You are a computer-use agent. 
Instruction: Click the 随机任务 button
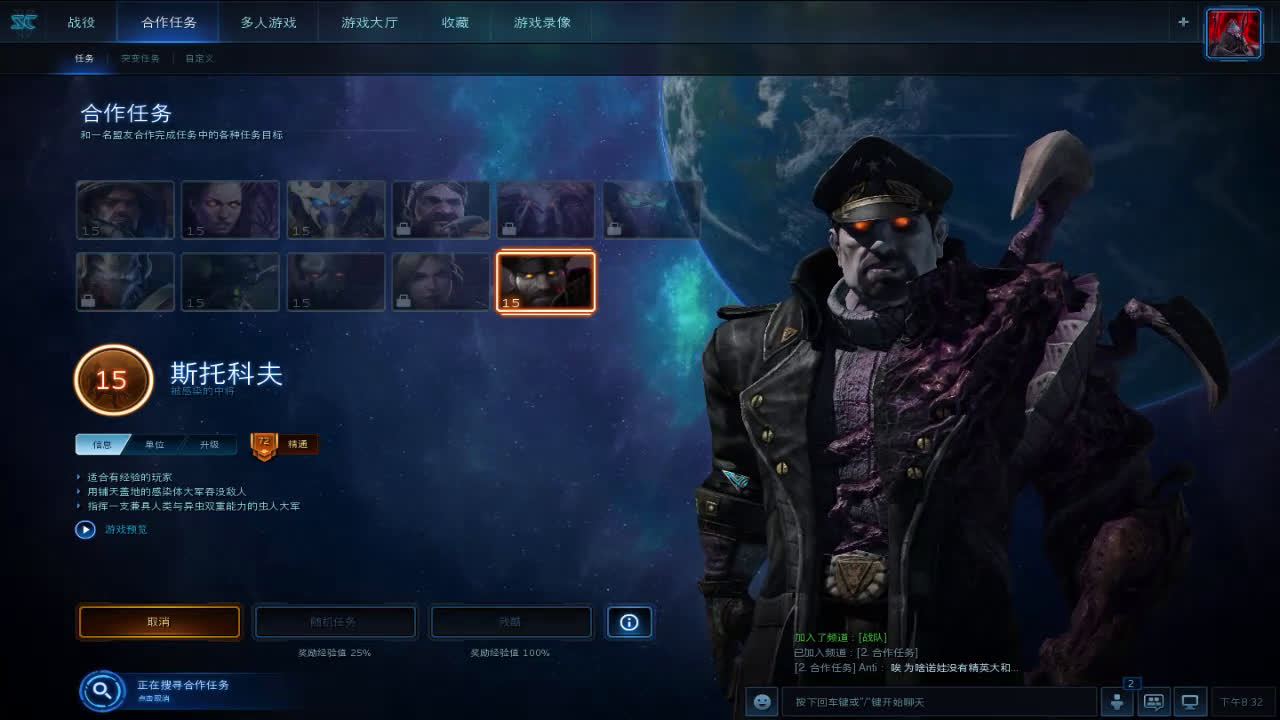(335, 622)
